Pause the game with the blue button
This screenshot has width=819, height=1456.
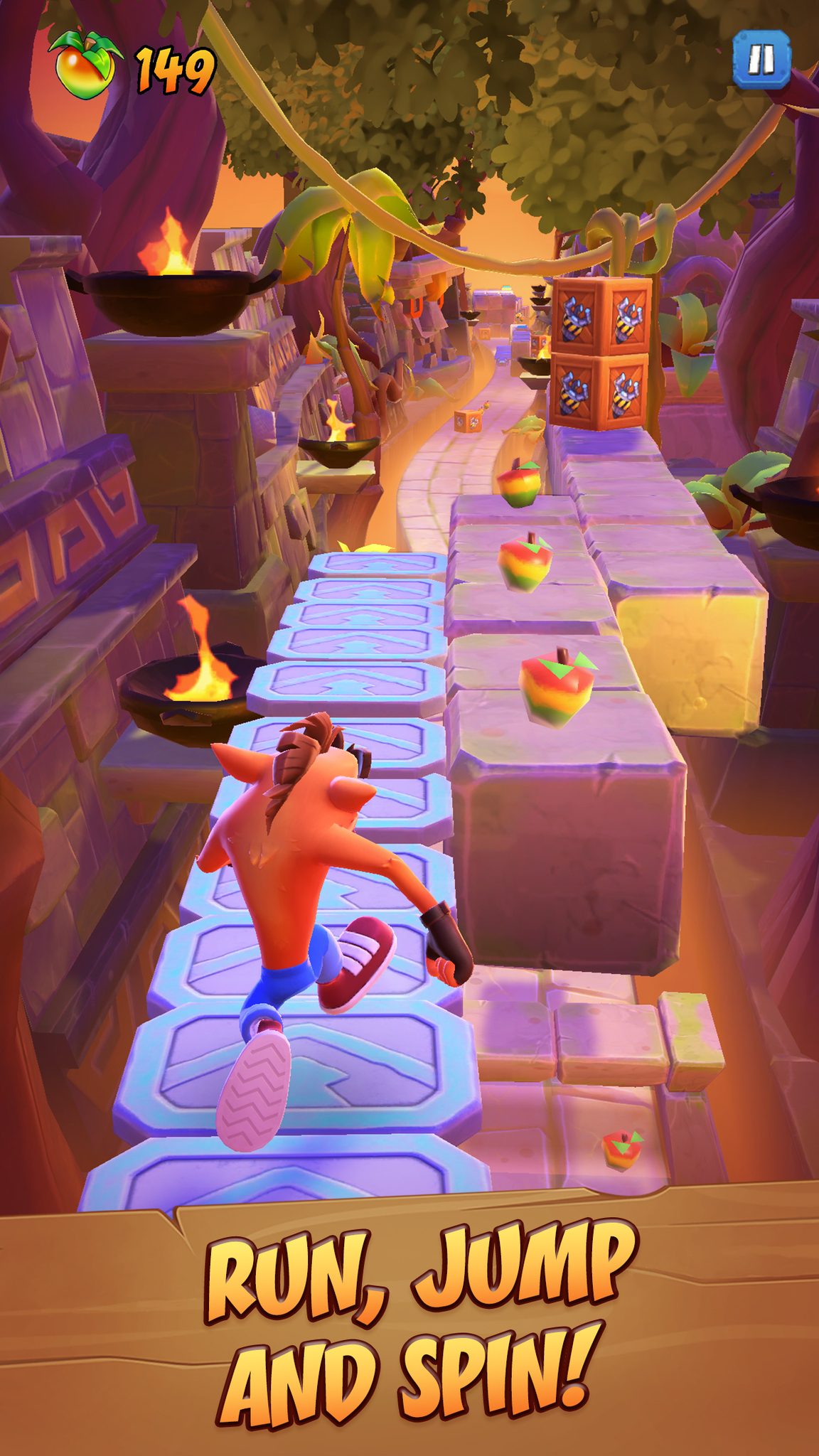(761, 60)
